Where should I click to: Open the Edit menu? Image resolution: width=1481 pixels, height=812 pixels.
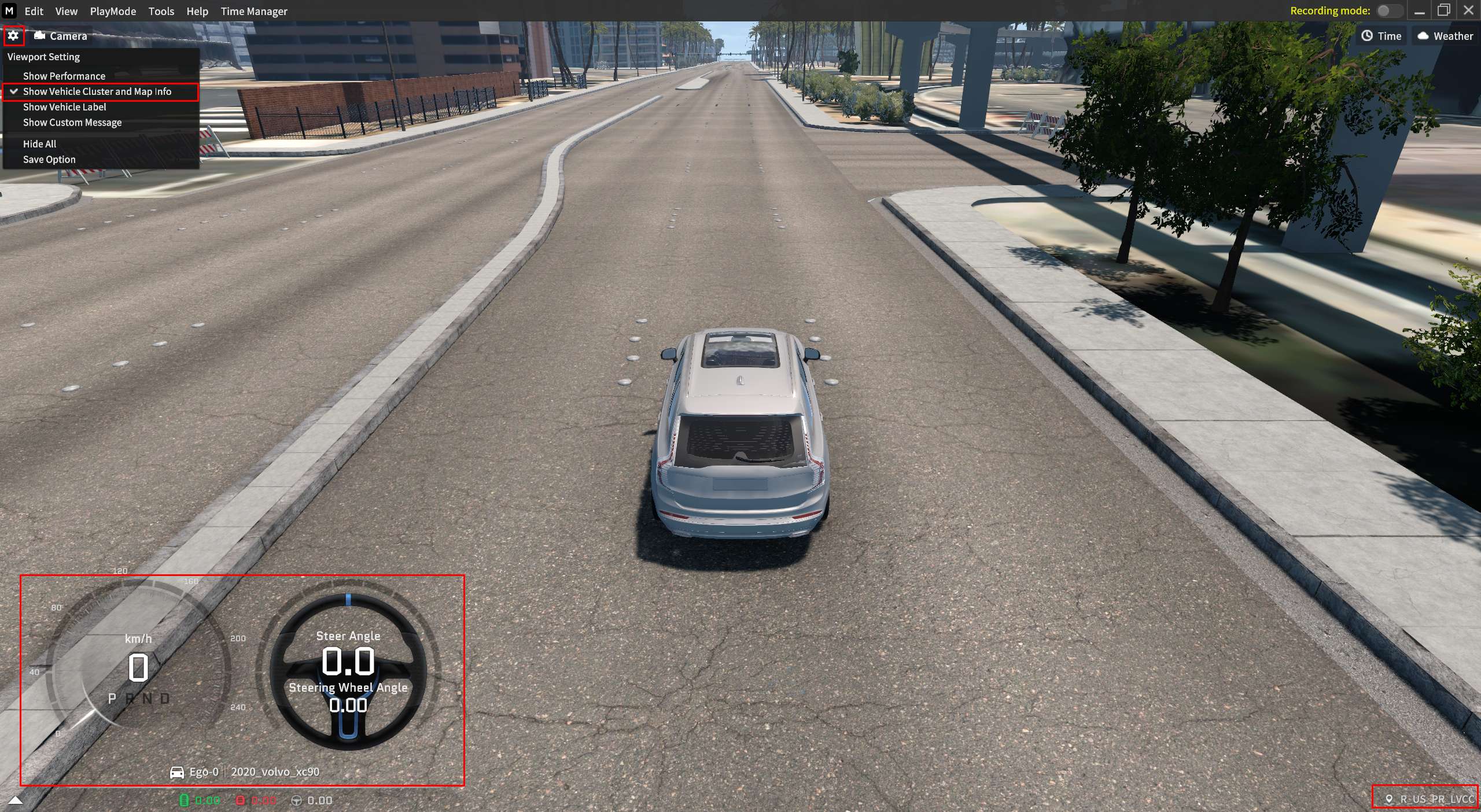[34, 11]
